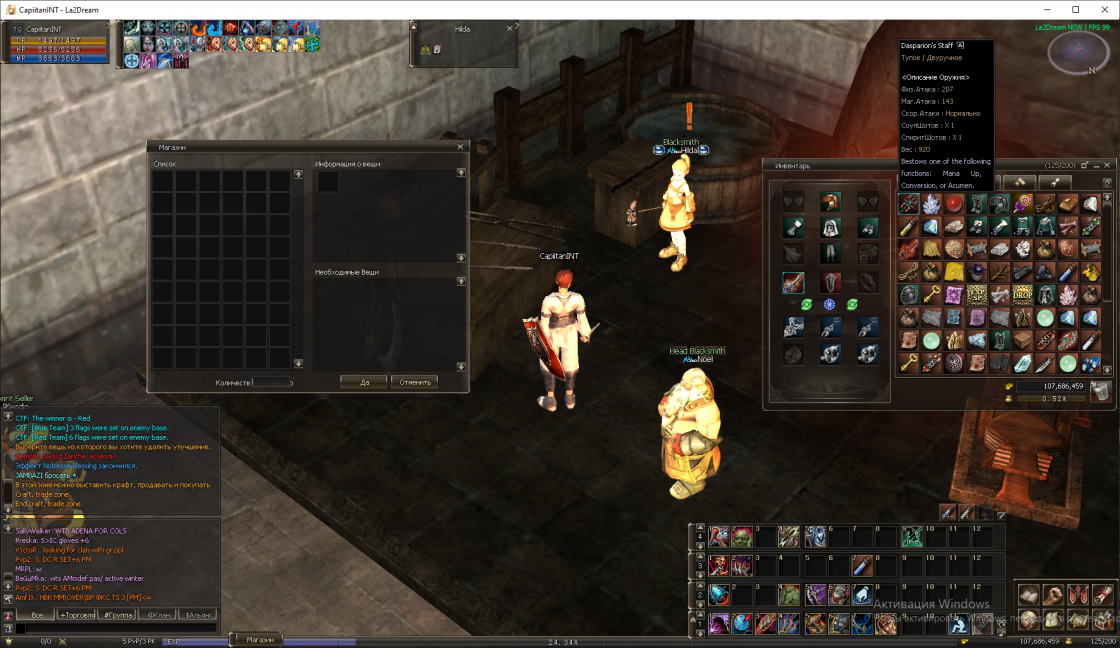Activate the sitting figure hotbar action
Screen dimensions: 1120x648
957,623
